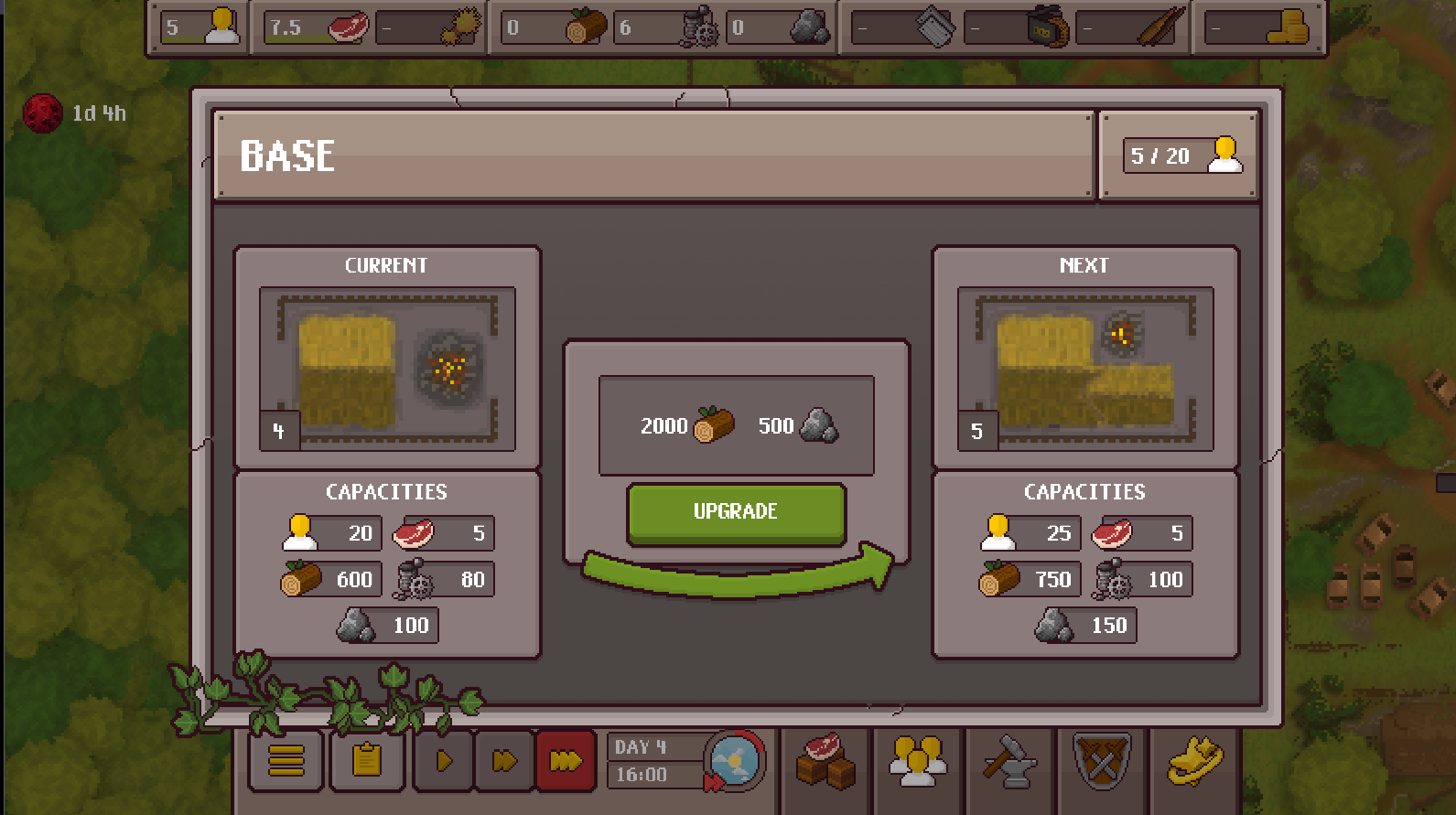The width and height of the screenshot is (1456, 815).
Task: Set game speed to double fast-forward
Action: coord(504,760)
